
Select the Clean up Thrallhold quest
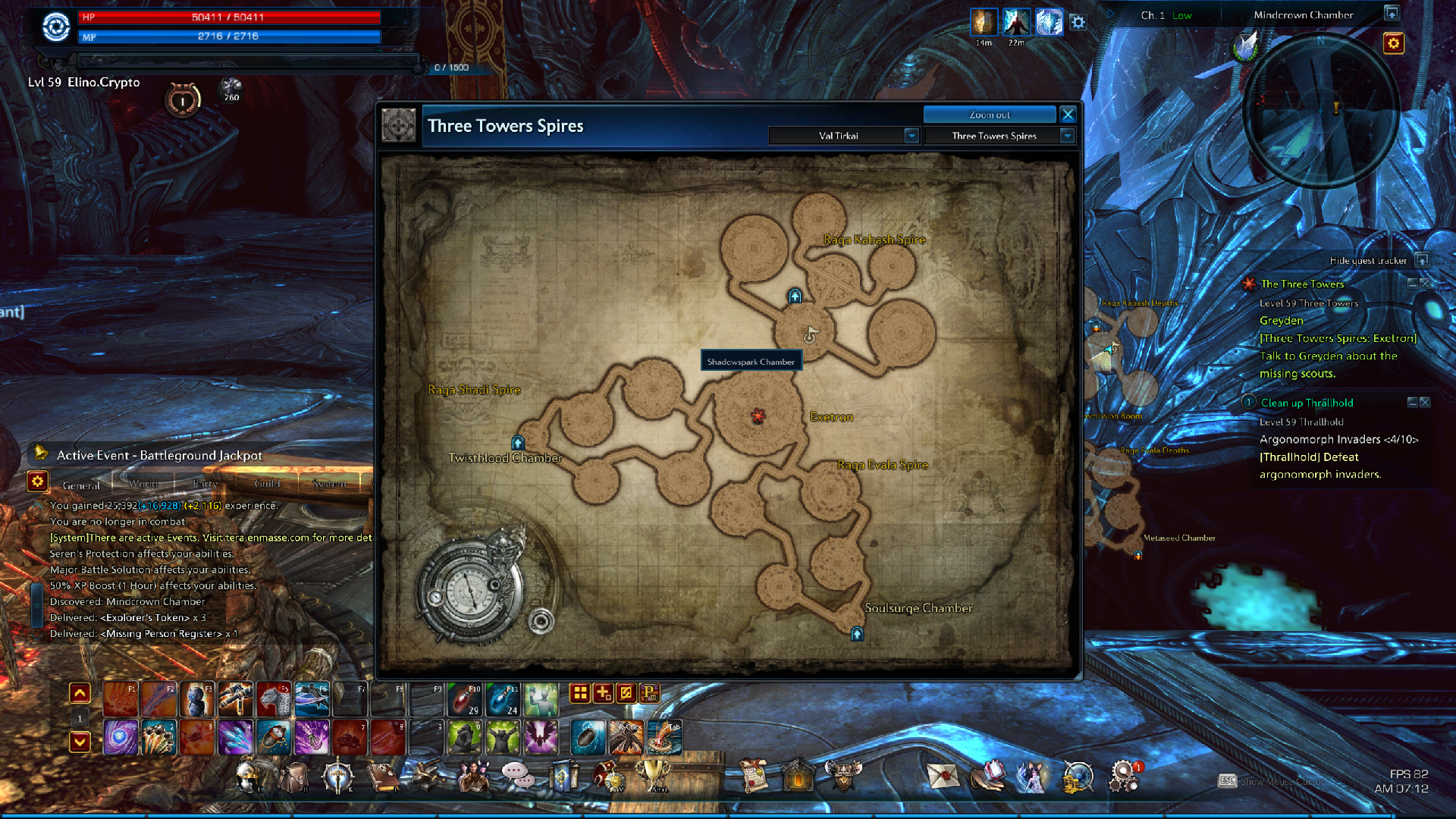pyautogui.click(x=1307, y=403)
